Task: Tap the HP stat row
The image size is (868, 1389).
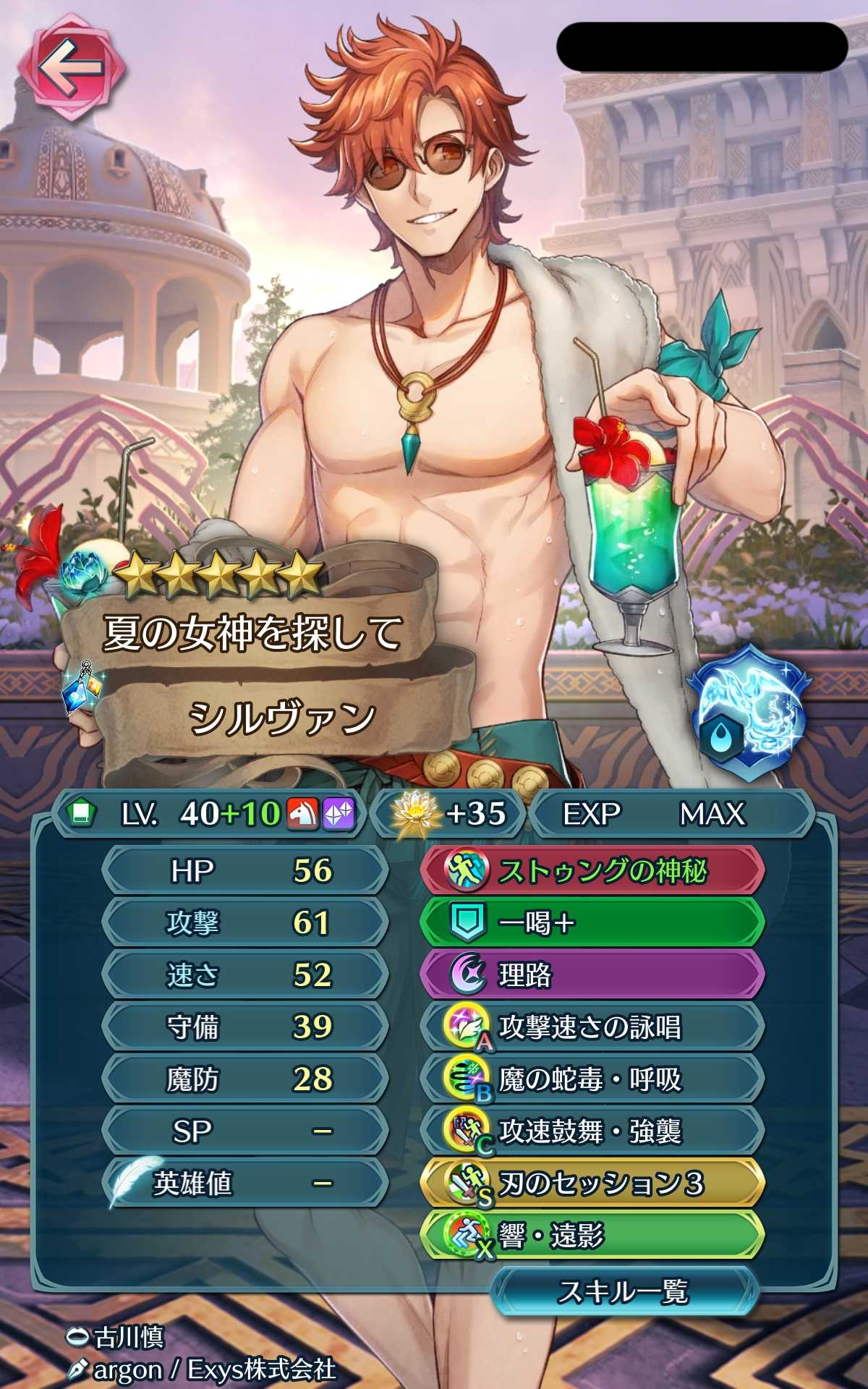Action: [x=244, y=870]
